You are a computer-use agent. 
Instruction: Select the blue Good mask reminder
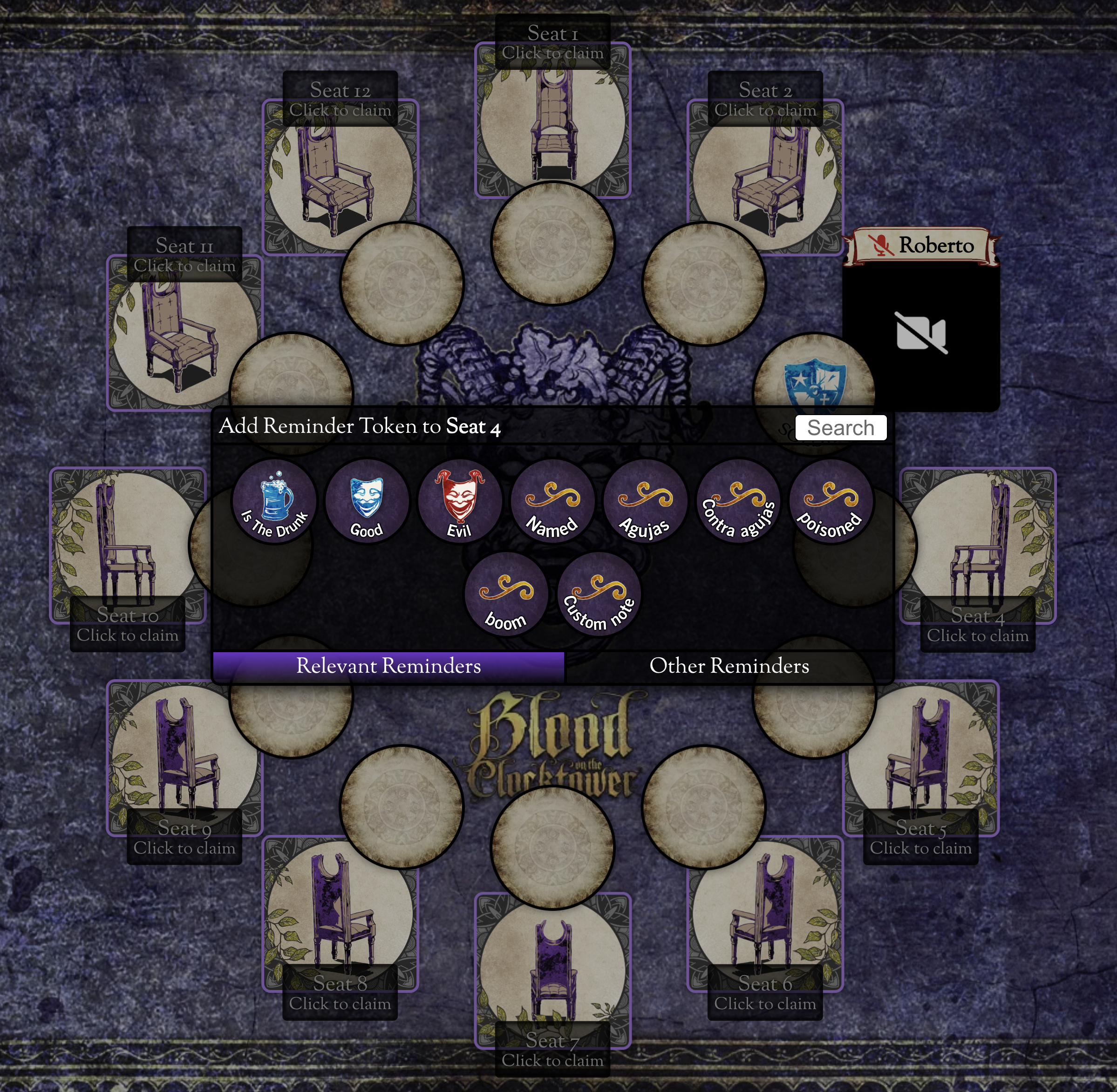click(367, 501)
